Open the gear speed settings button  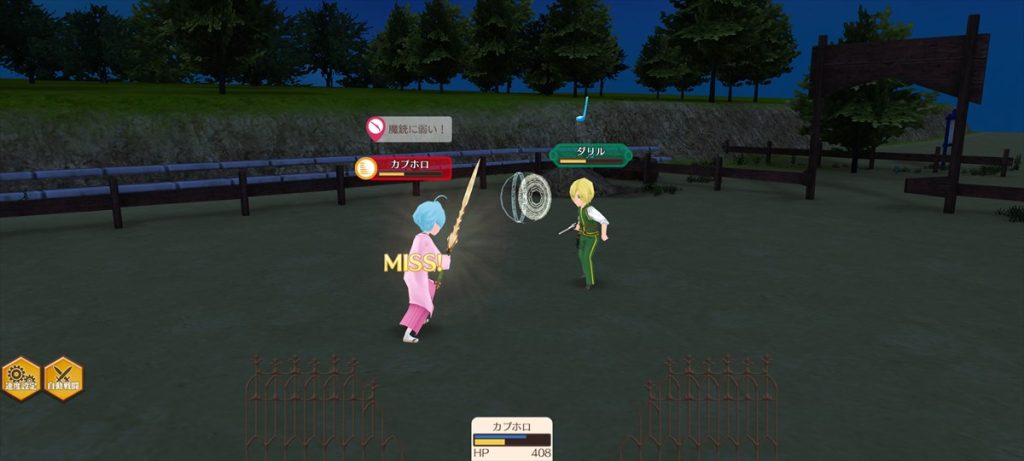(20, 377)
